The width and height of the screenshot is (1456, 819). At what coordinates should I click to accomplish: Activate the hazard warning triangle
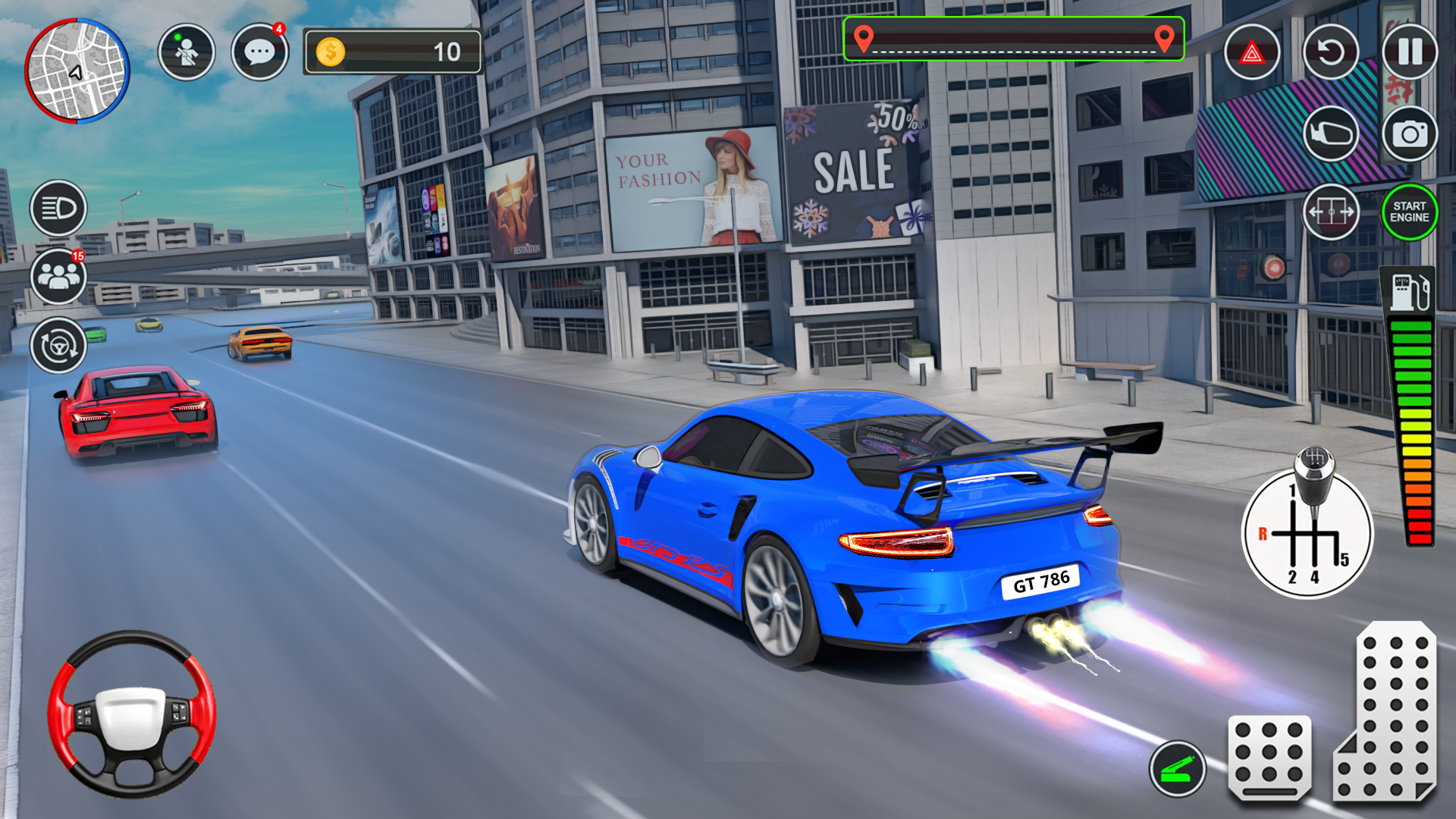(x=1252, y=52)
